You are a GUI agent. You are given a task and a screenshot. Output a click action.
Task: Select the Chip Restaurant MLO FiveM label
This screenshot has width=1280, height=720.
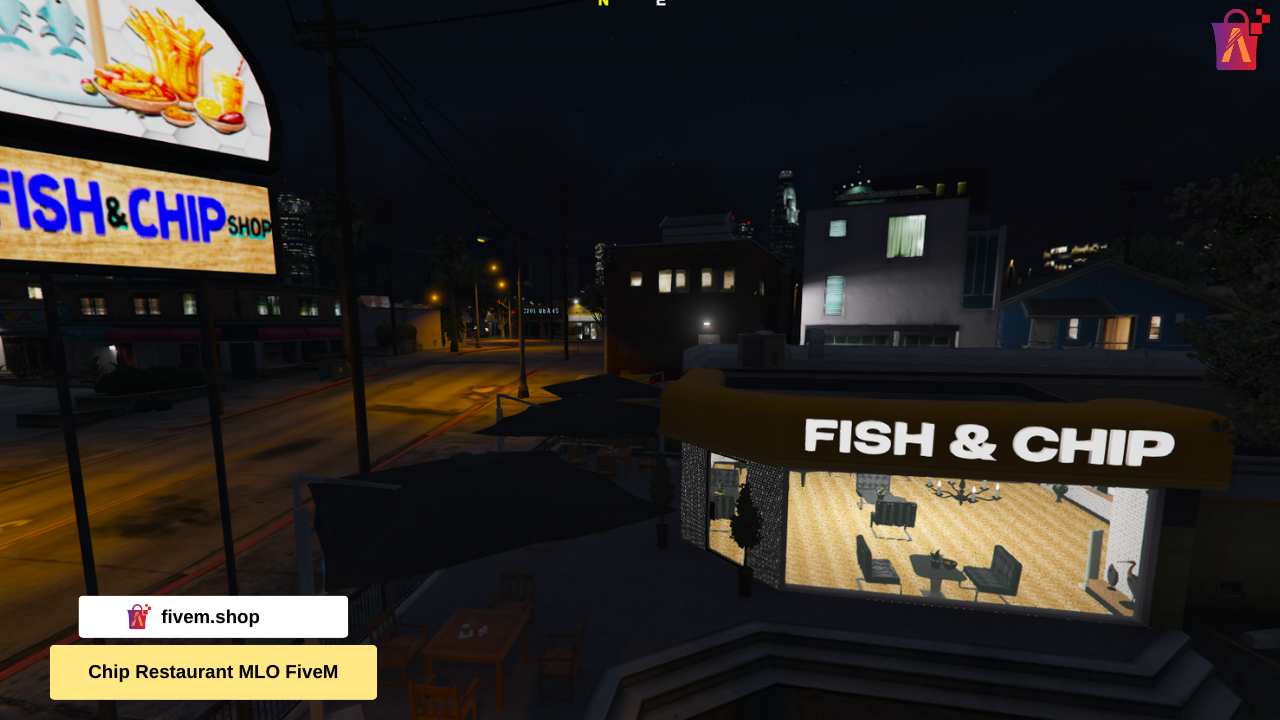point(213,672)
